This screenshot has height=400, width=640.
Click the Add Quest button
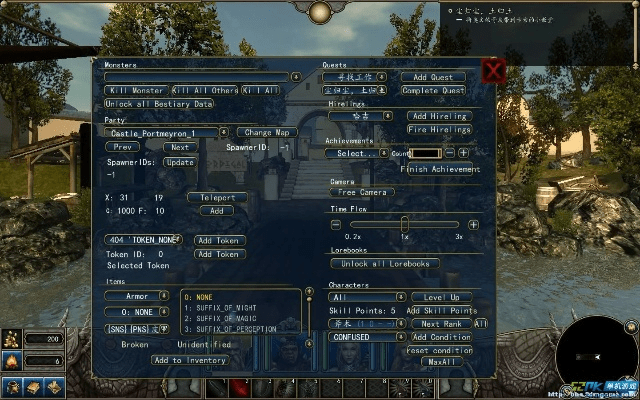[433, 77]
